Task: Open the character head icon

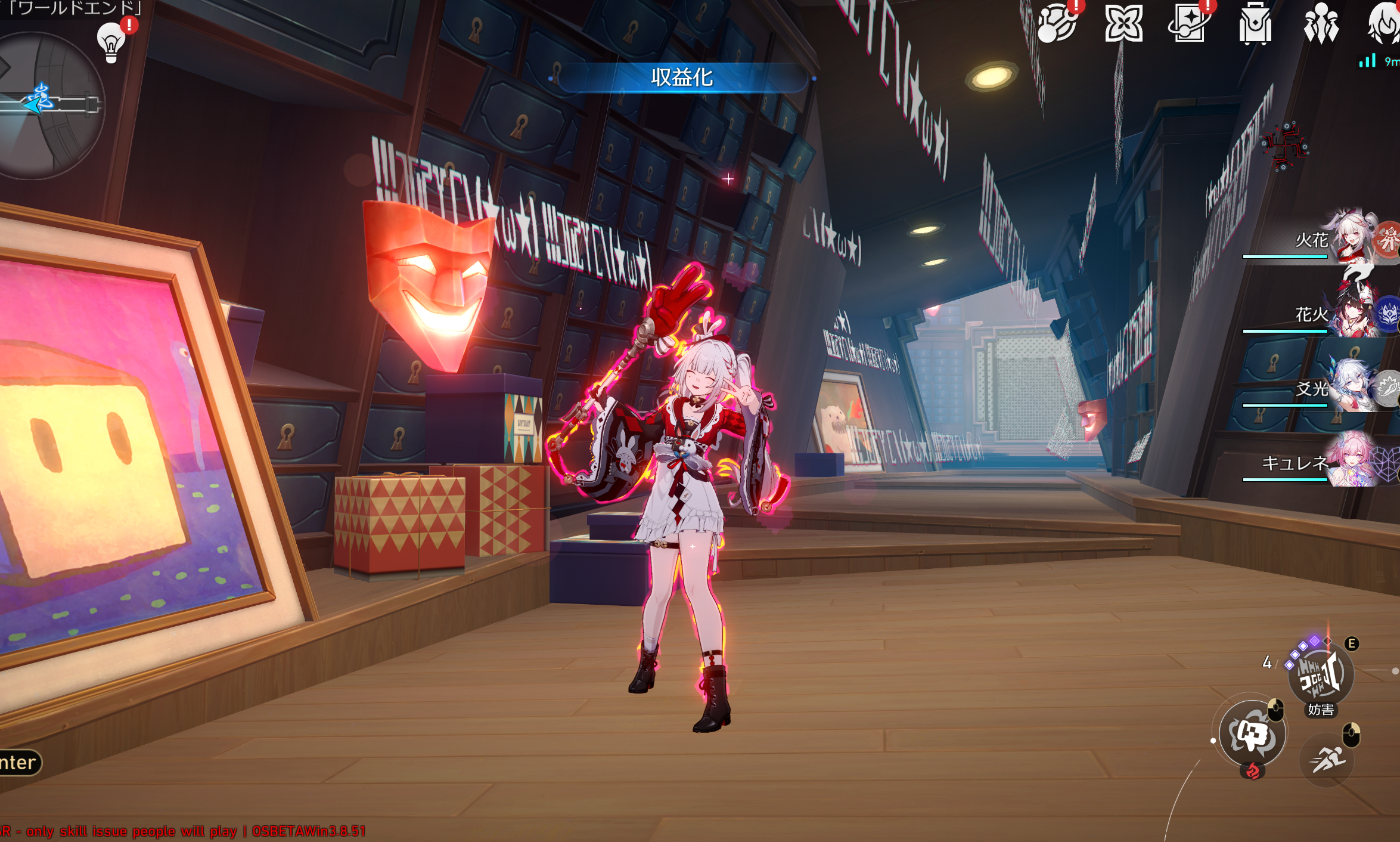Action: click(x=1384, y=24)
